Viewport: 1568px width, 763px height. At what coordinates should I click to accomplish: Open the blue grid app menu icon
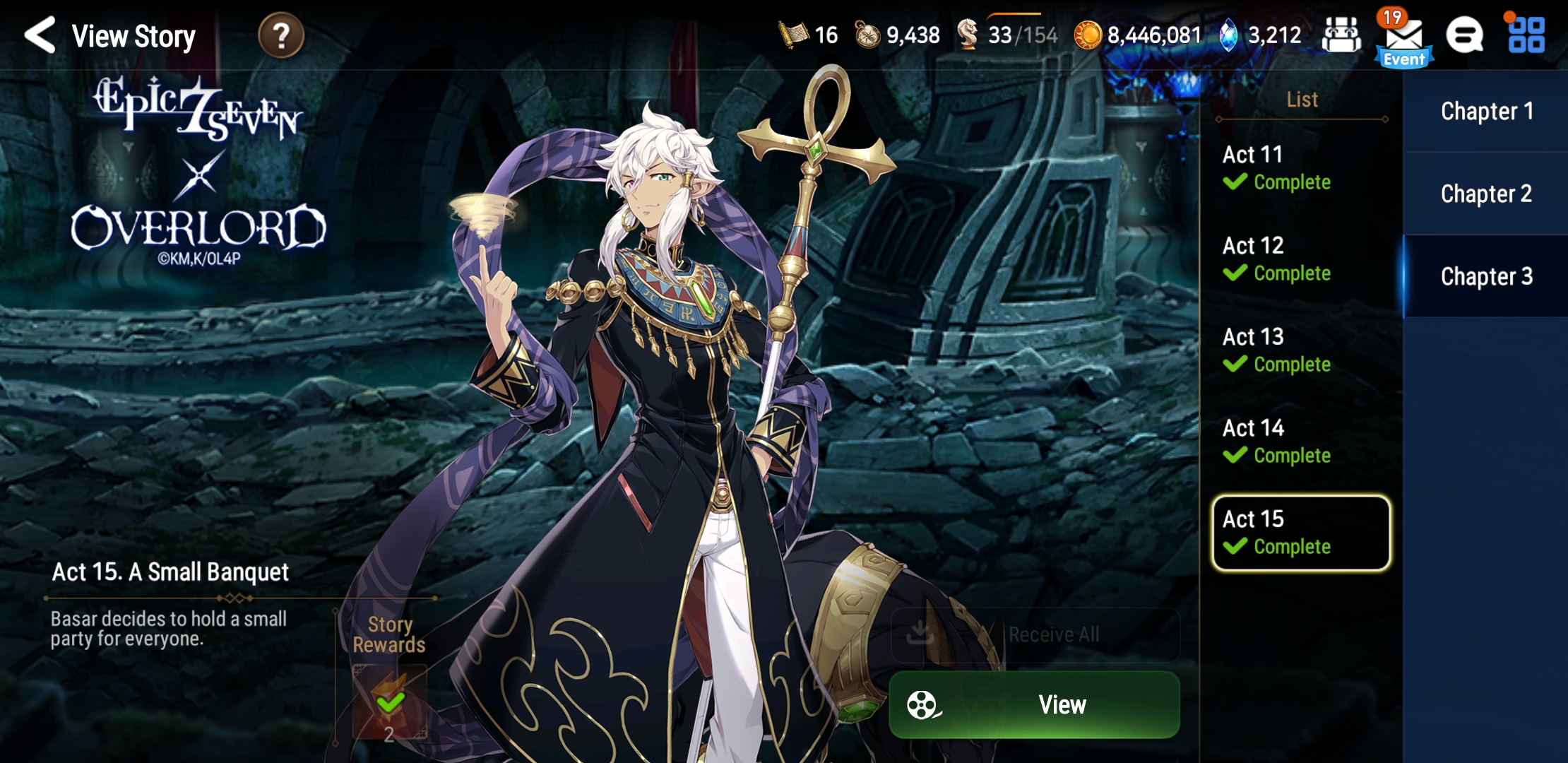pos(1528,35)
